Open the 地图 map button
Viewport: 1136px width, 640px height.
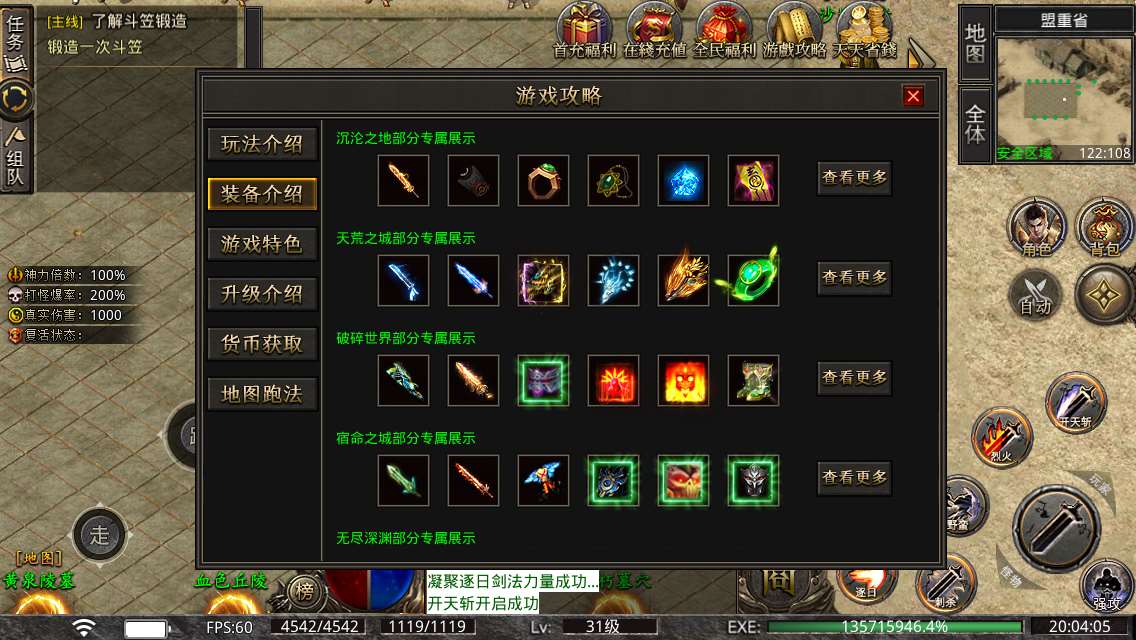(975, 44)
